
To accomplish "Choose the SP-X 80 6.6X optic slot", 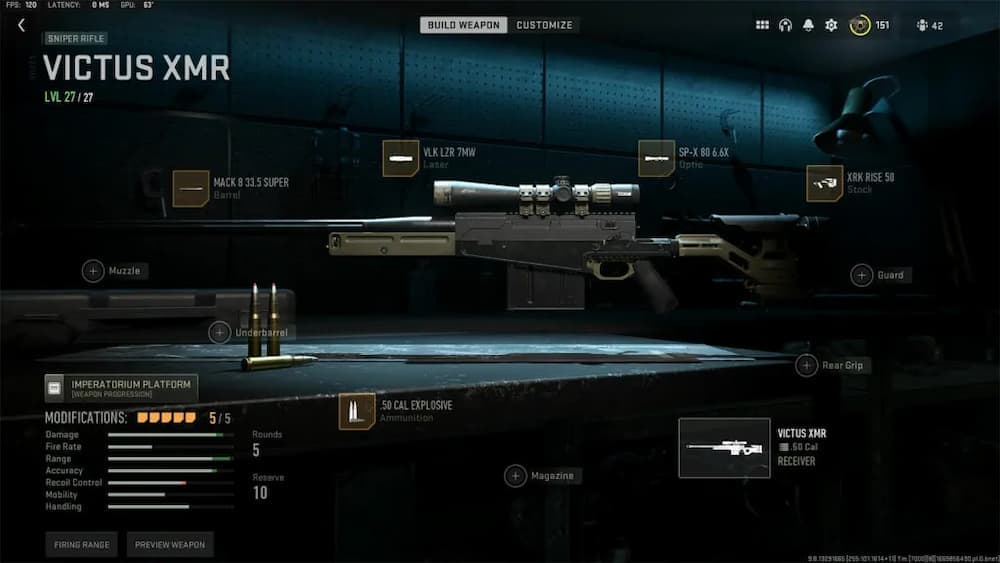I will pos(657,158).
